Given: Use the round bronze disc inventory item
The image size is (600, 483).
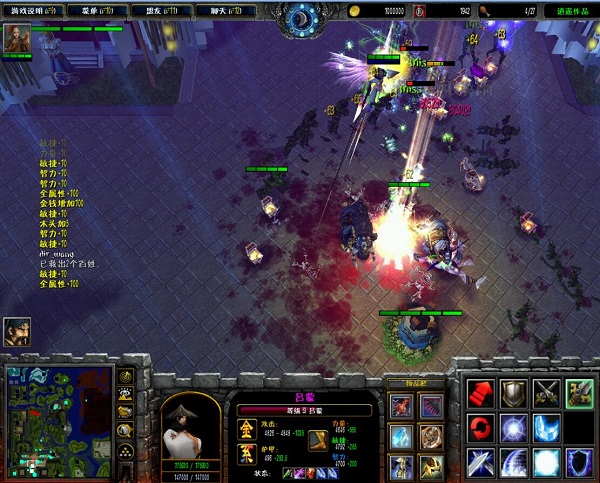Looking at the screenshot, I should [431, 437].
